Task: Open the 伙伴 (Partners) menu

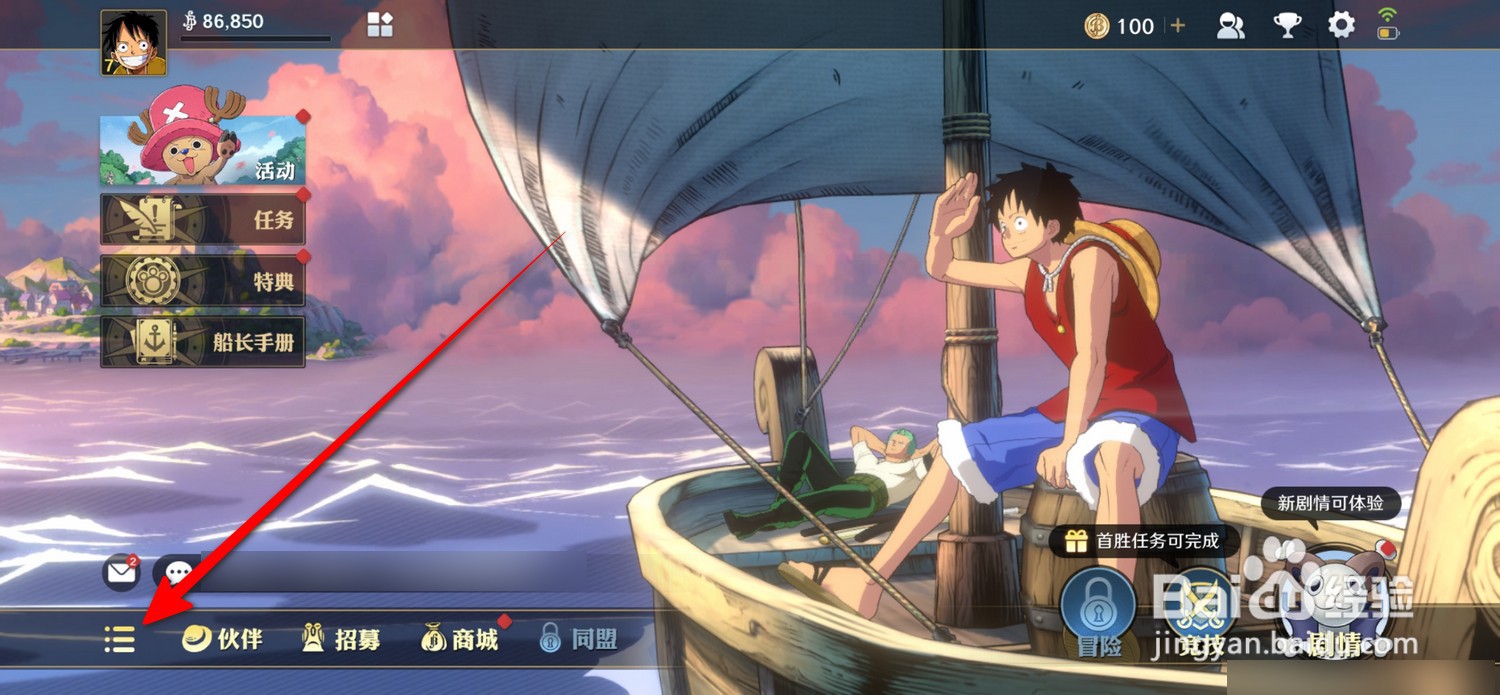Action: point(223,639)
